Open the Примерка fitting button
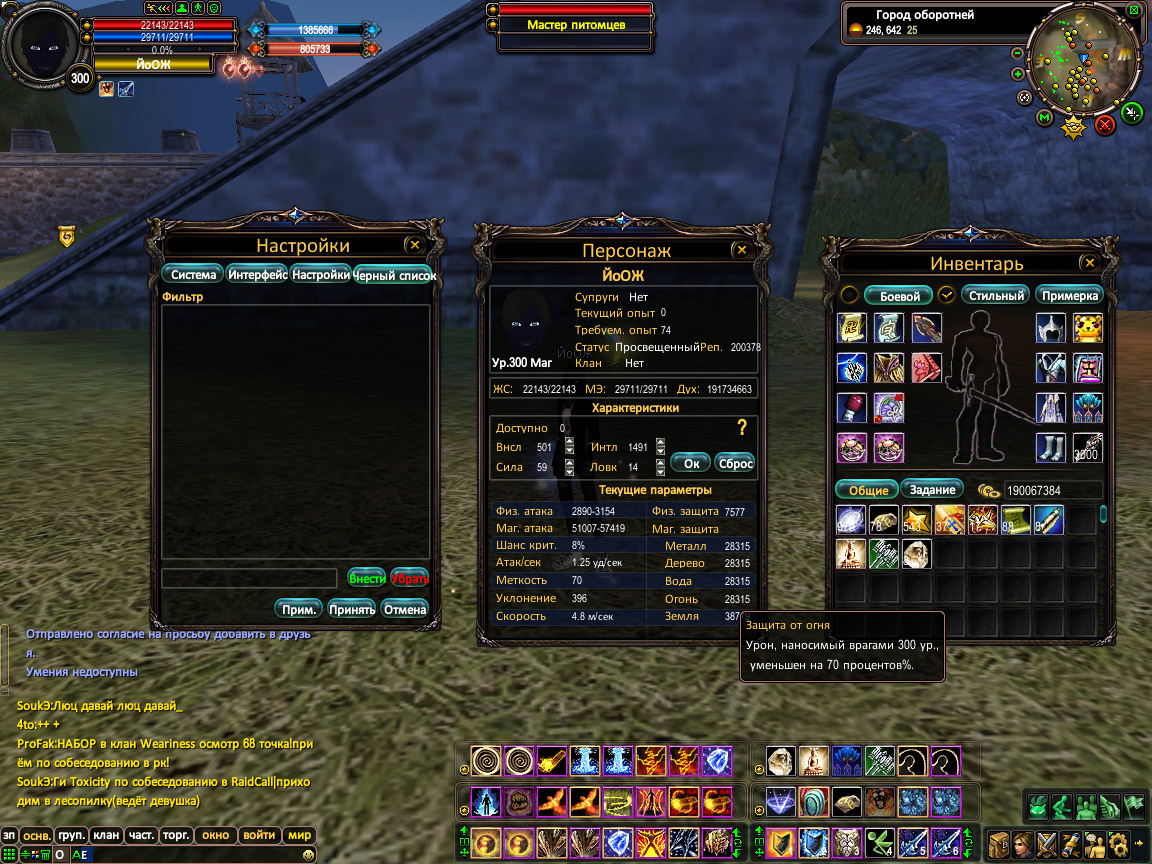Viewport: 1152px width, 864px height. [1069, 295]
